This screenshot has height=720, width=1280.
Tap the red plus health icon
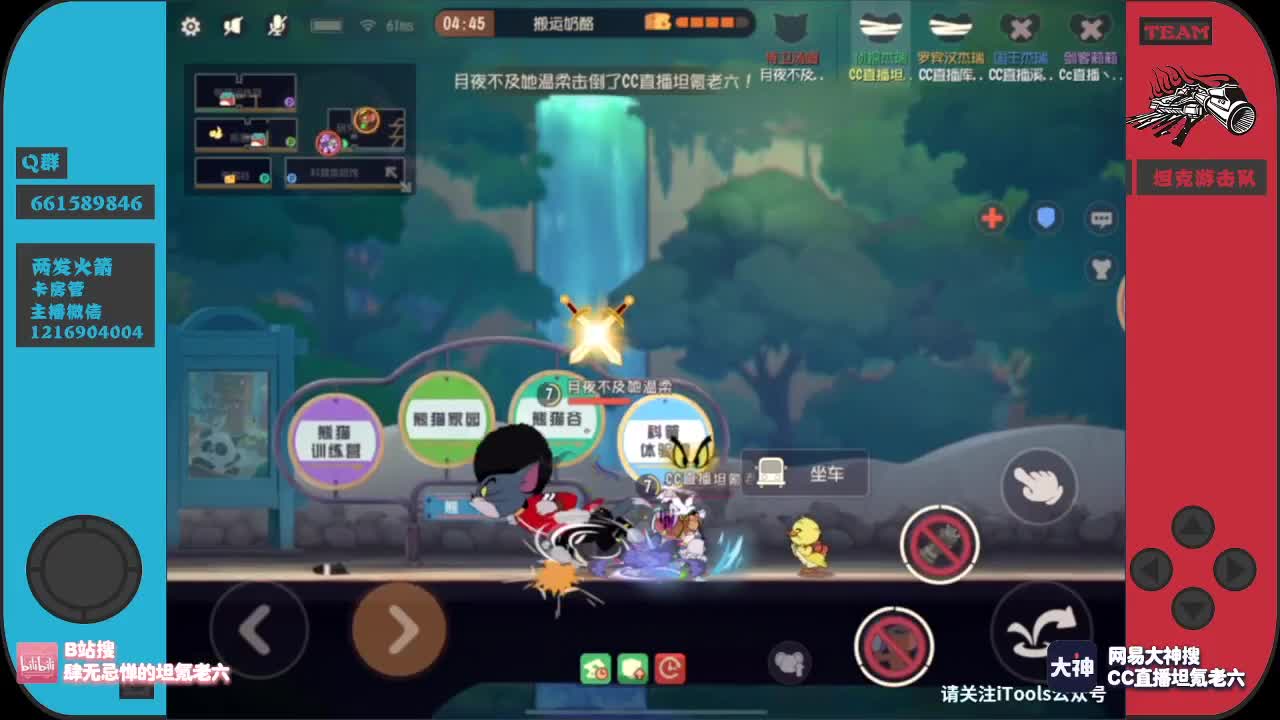tap(991, 218)
